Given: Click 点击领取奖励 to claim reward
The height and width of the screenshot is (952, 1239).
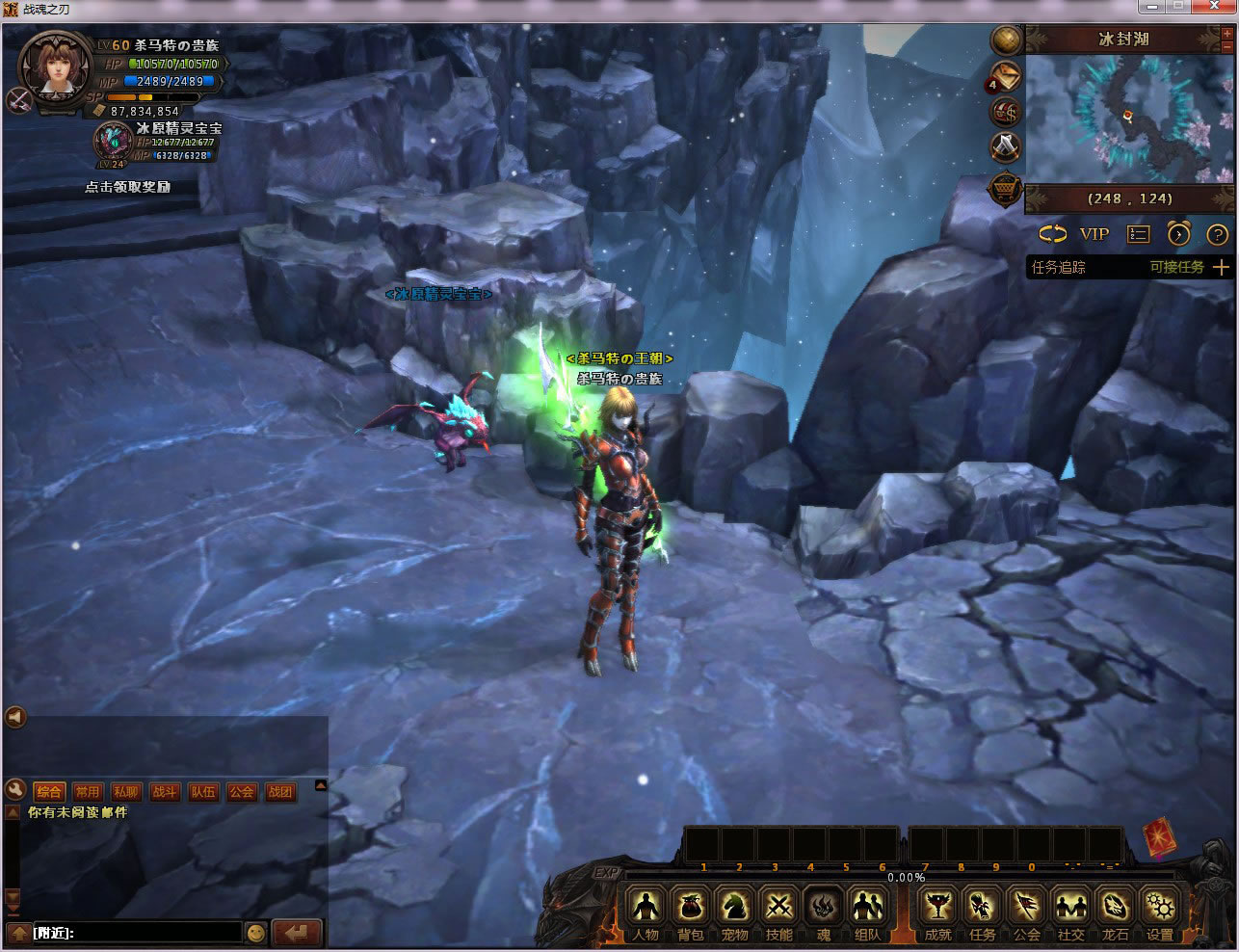Looking at the screenshot, I should (127, 187).
